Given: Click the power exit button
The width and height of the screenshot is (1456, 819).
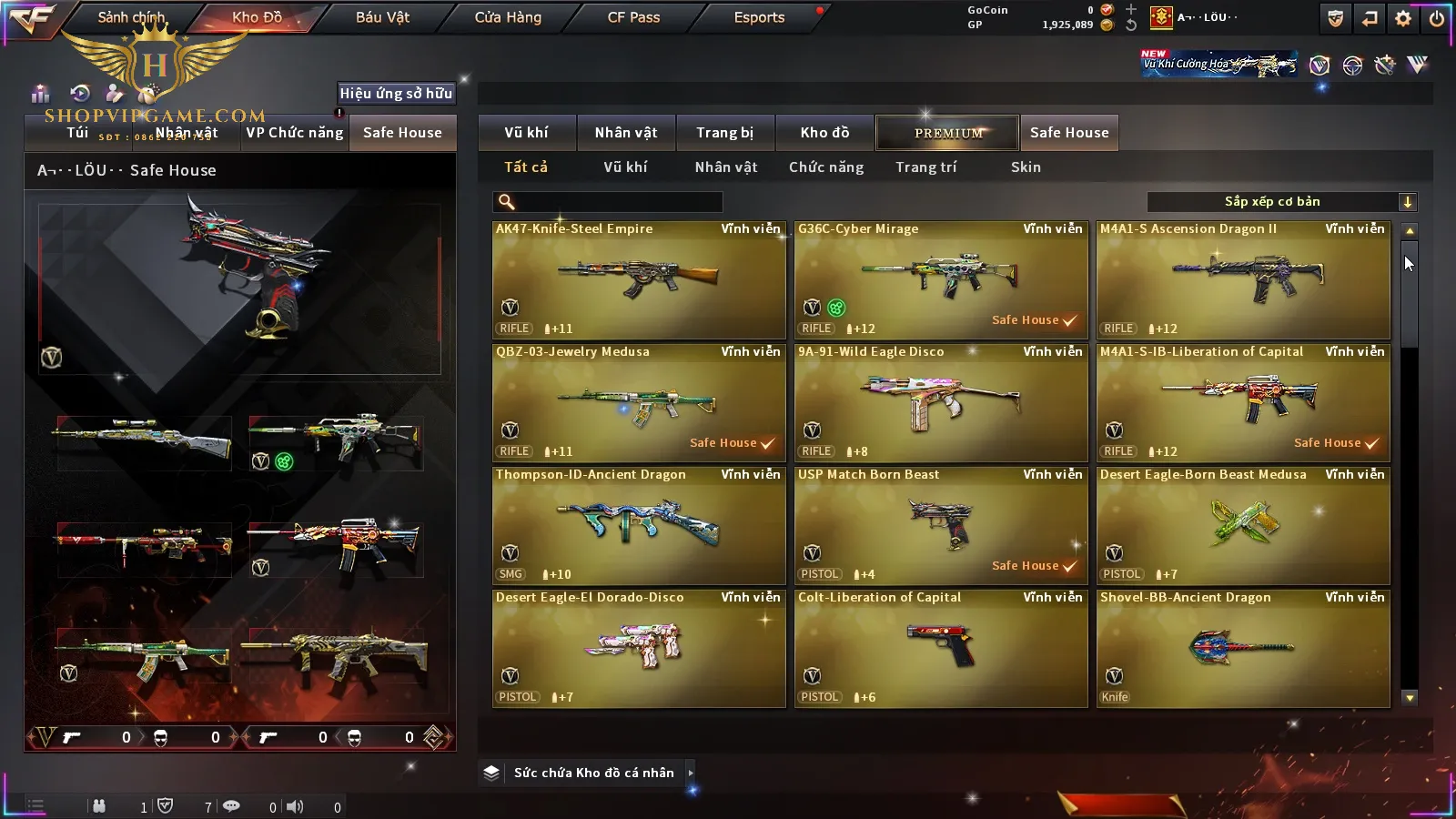Looking at the screenshot, I should [x=1436, y=18].
